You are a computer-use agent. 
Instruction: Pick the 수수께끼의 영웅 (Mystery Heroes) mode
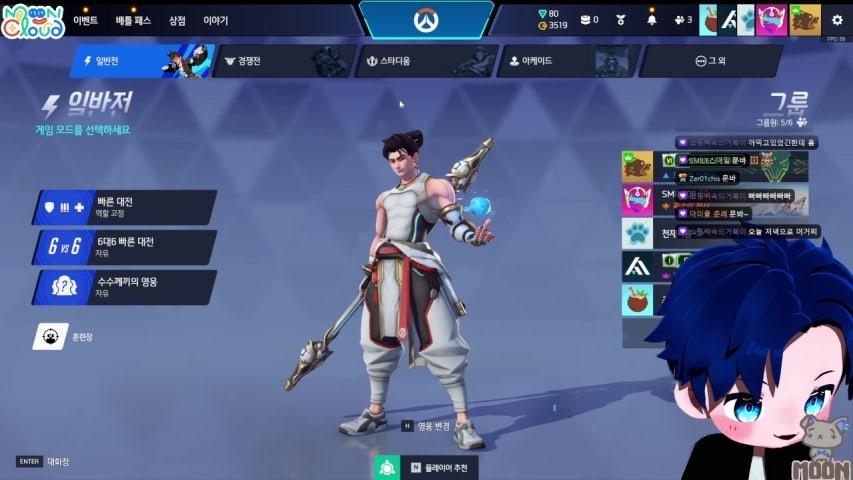coord(124,287)
